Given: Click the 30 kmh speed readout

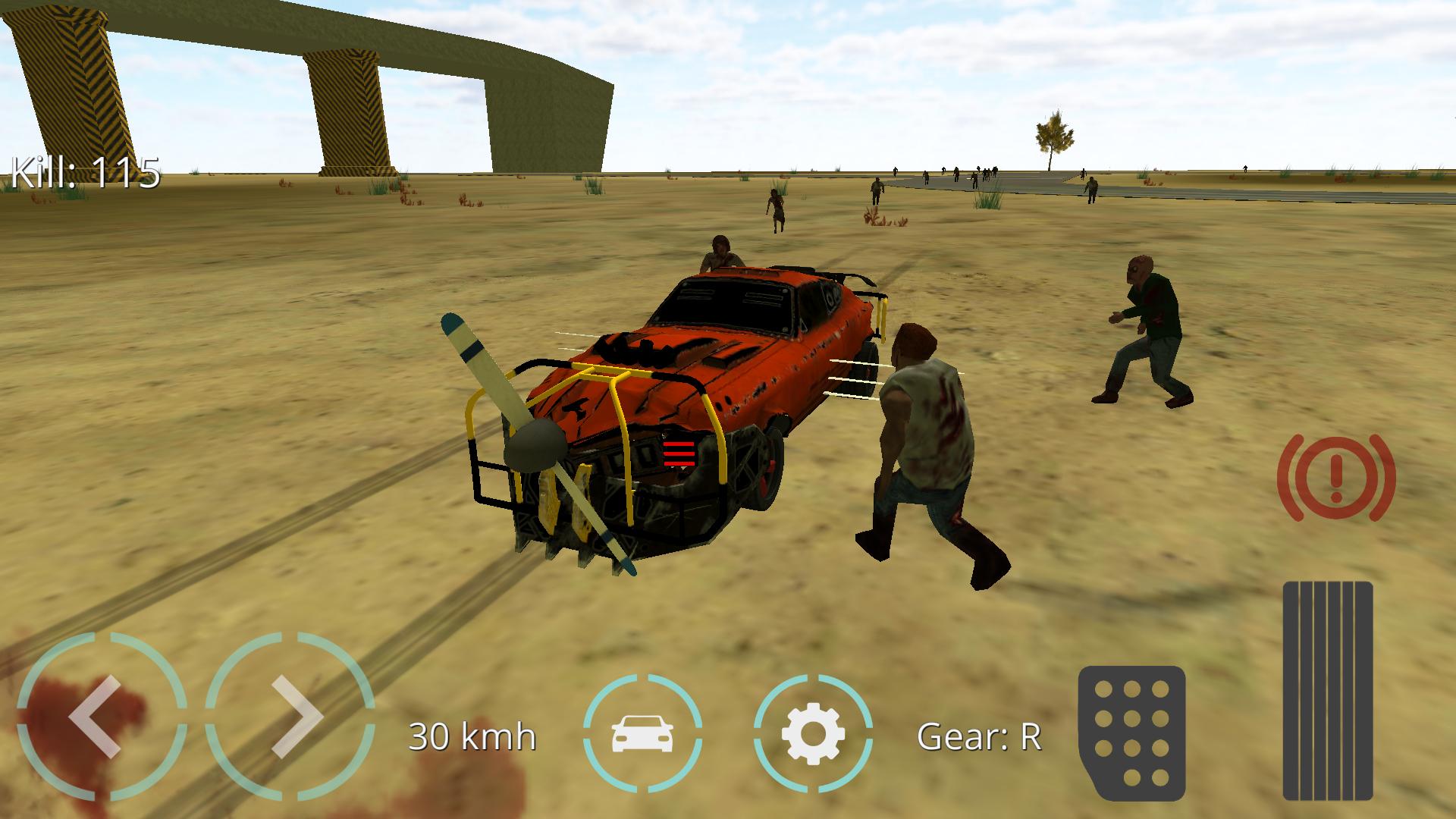Looking at the screenshot, I should (x=472, y=734).
